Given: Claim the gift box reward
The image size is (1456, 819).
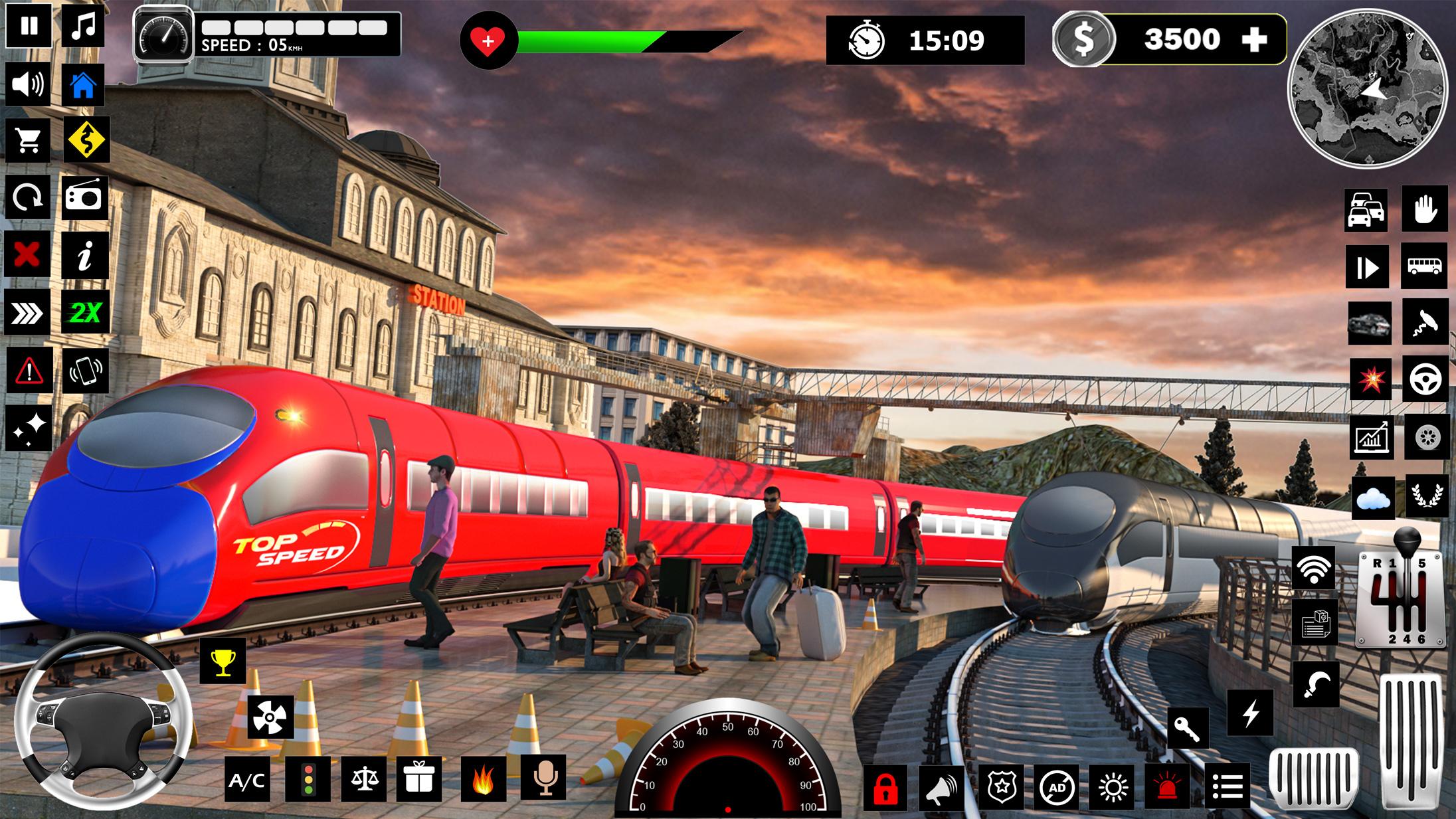Looking at the screenshot, I should [x=418, y=778].
